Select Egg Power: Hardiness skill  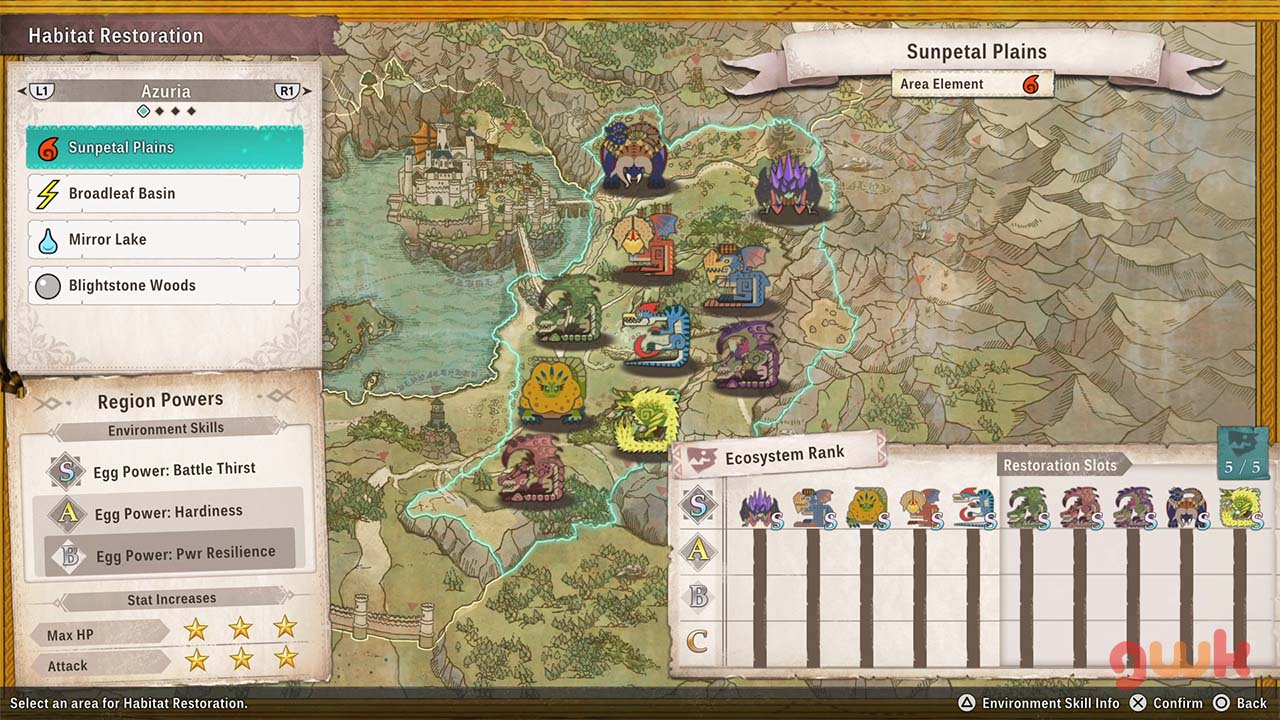click(x=168, y=512)
